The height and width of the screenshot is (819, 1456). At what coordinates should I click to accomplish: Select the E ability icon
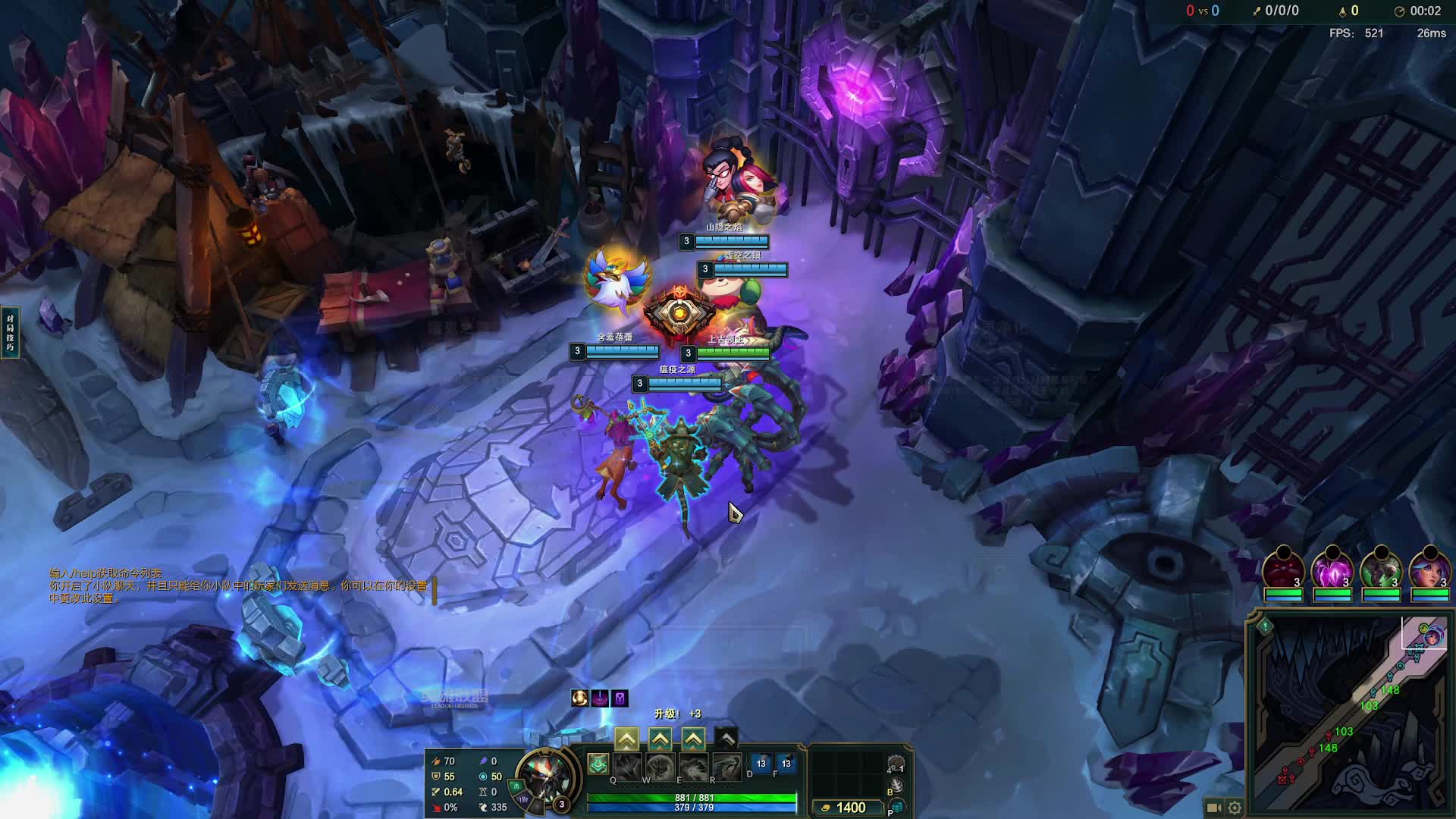[x=693, y=767]
